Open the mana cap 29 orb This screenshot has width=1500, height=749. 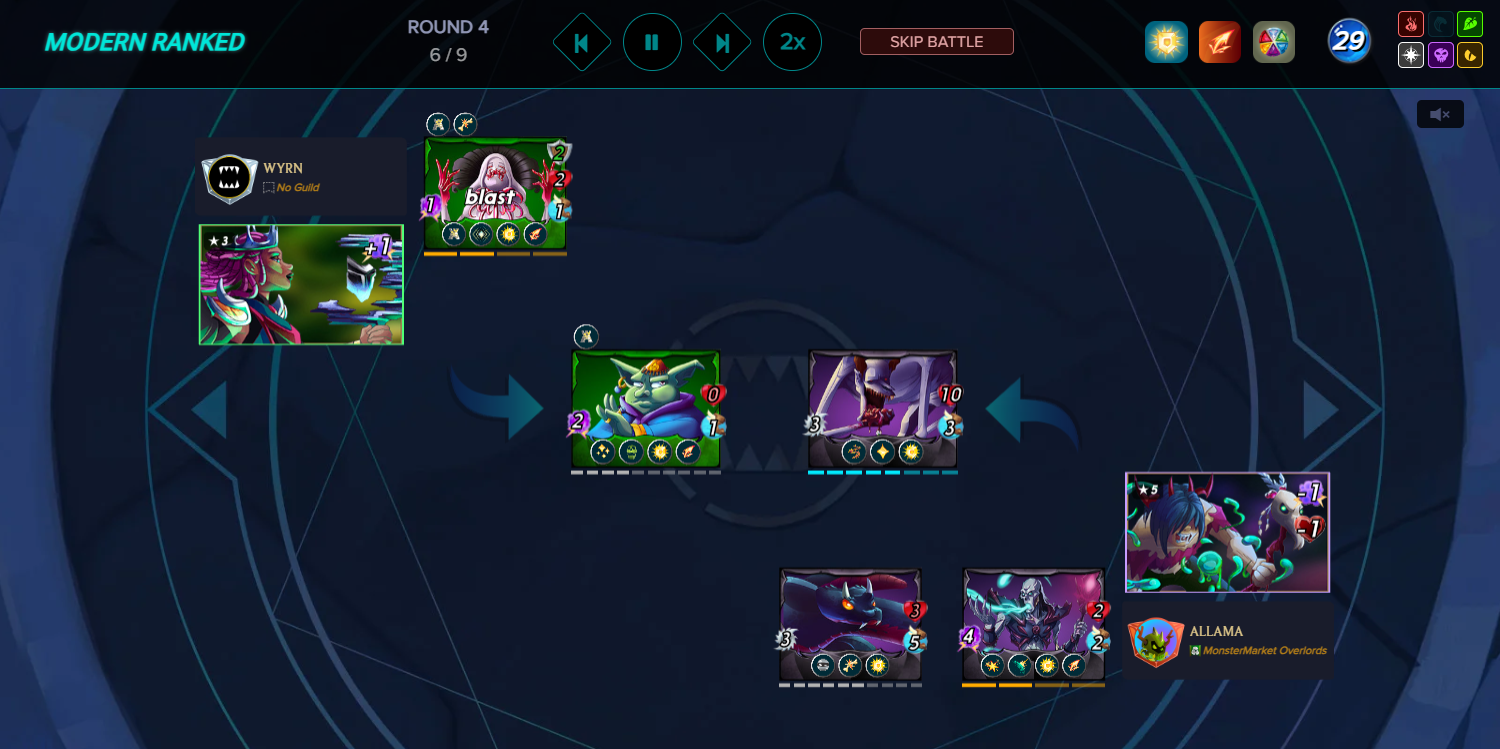(x=1348, y=41)
